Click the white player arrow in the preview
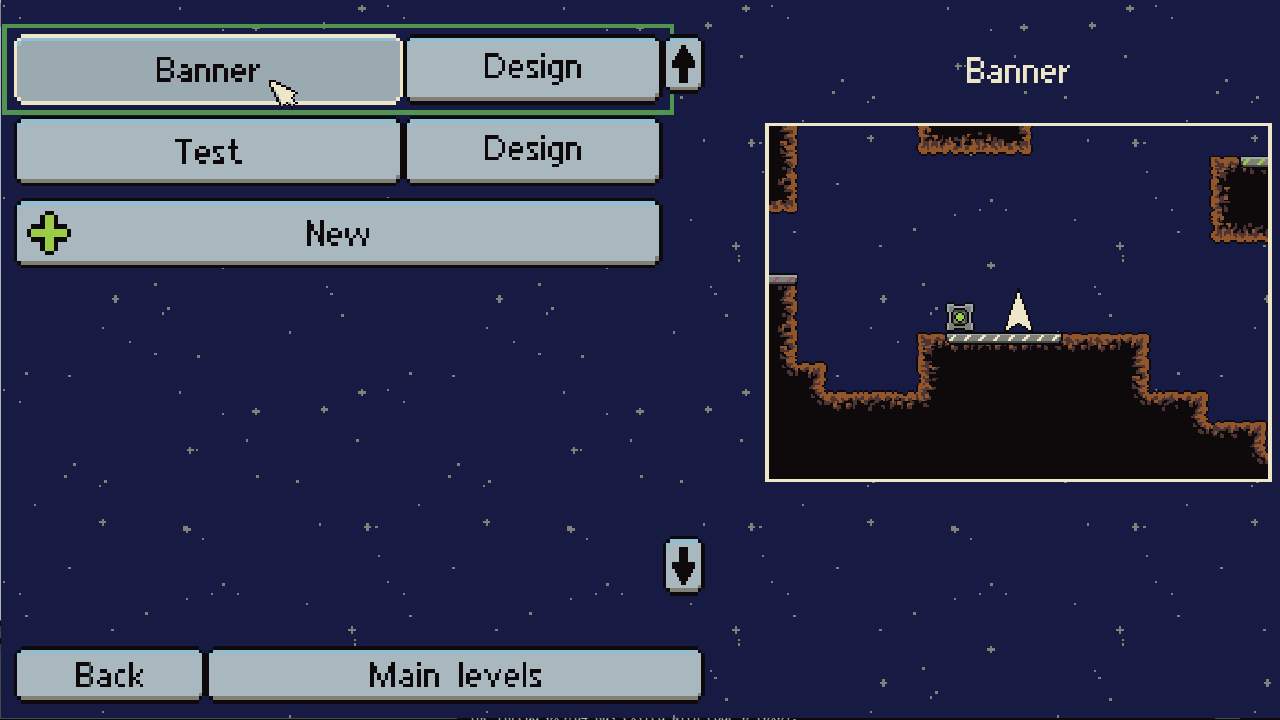Screen dimensions: 1280x720 tap(1017, 313)
